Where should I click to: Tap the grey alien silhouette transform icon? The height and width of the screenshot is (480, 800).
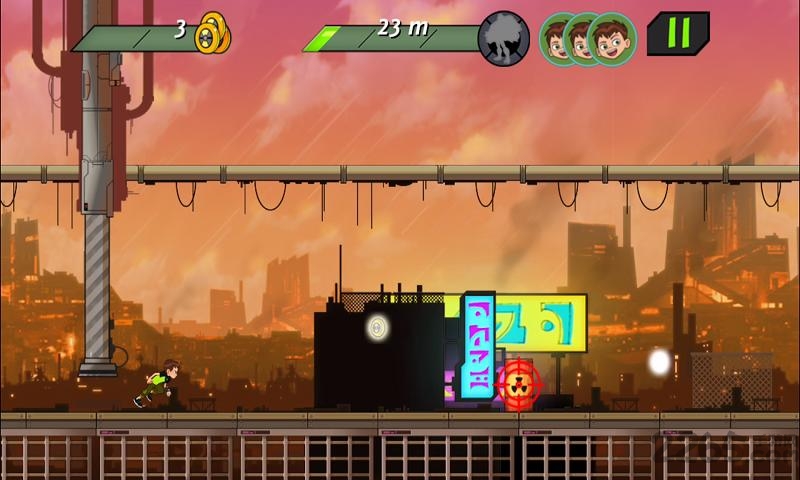tap(504, 38)
